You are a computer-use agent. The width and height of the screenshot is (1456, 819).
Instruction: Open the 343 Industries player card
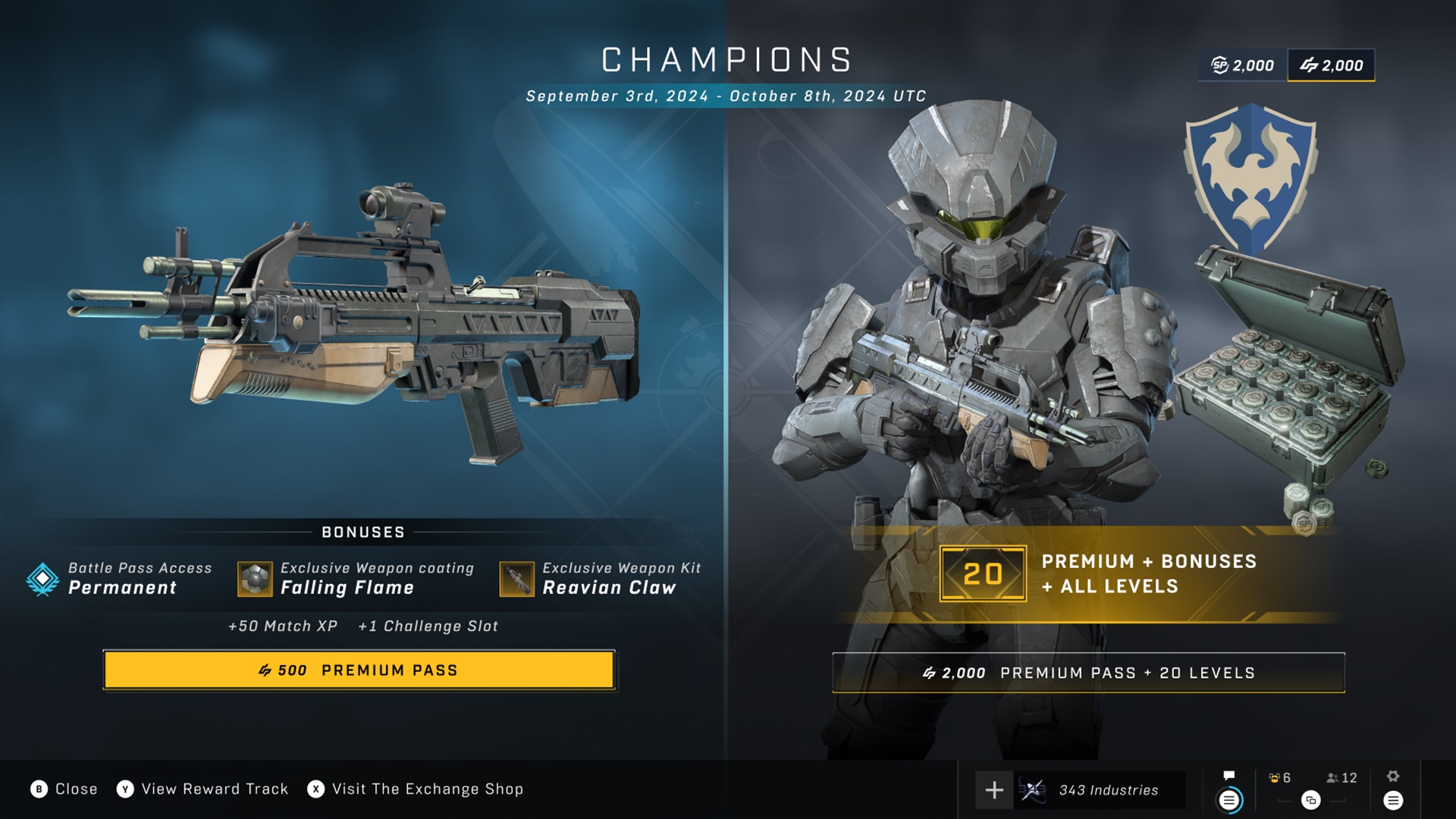point(1099,790)
